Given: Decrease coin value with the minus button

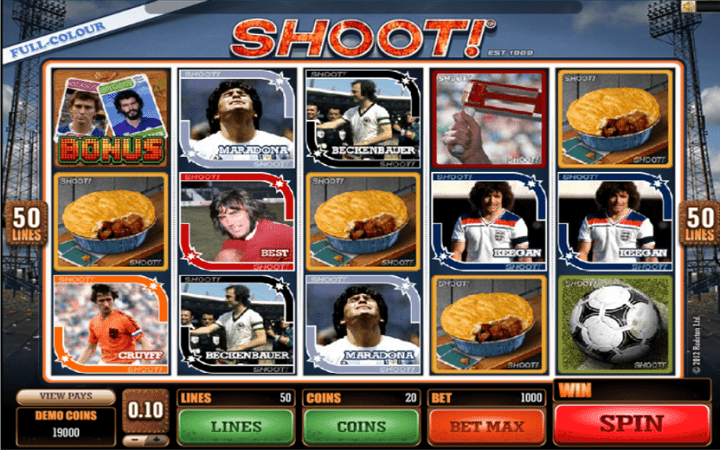Looking at the screenshot, I should point(135,439).
